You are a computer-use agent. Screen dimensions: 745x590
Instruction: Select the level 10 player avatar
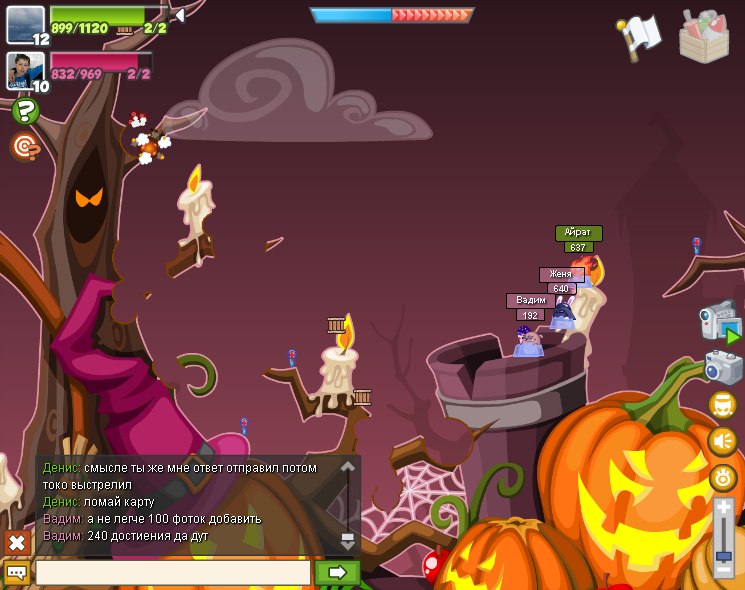25,70
